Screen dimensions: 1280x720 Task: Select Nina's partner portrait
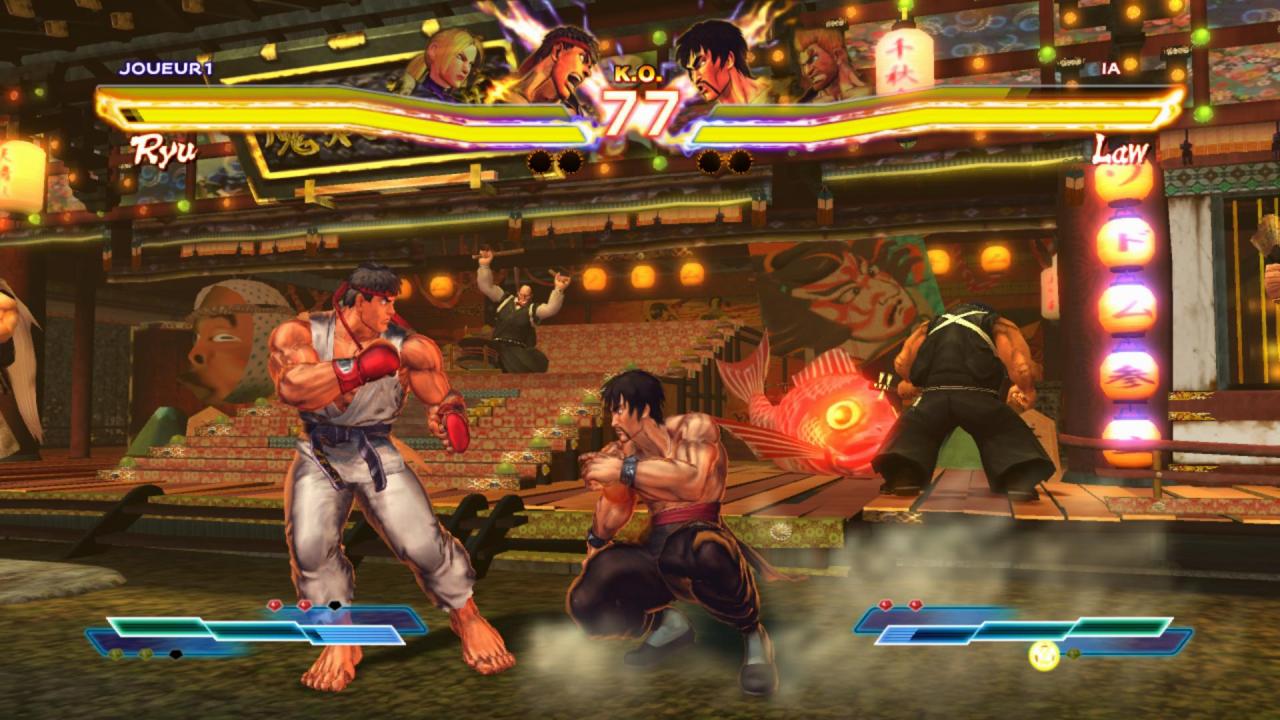[x=455, y=55]
